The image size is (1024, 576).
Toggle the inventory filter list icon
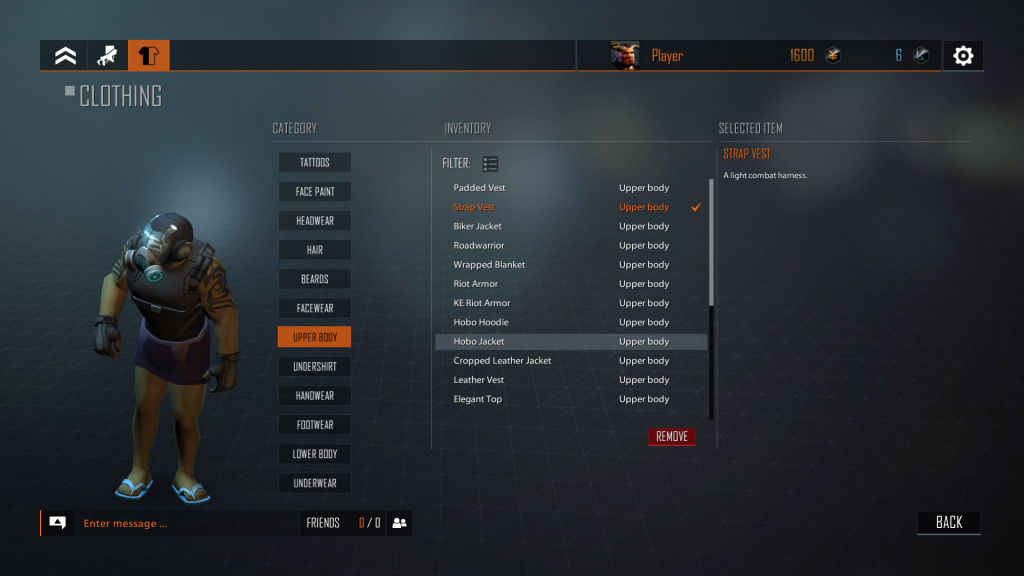pyautogui.click(x=490, y=164)
